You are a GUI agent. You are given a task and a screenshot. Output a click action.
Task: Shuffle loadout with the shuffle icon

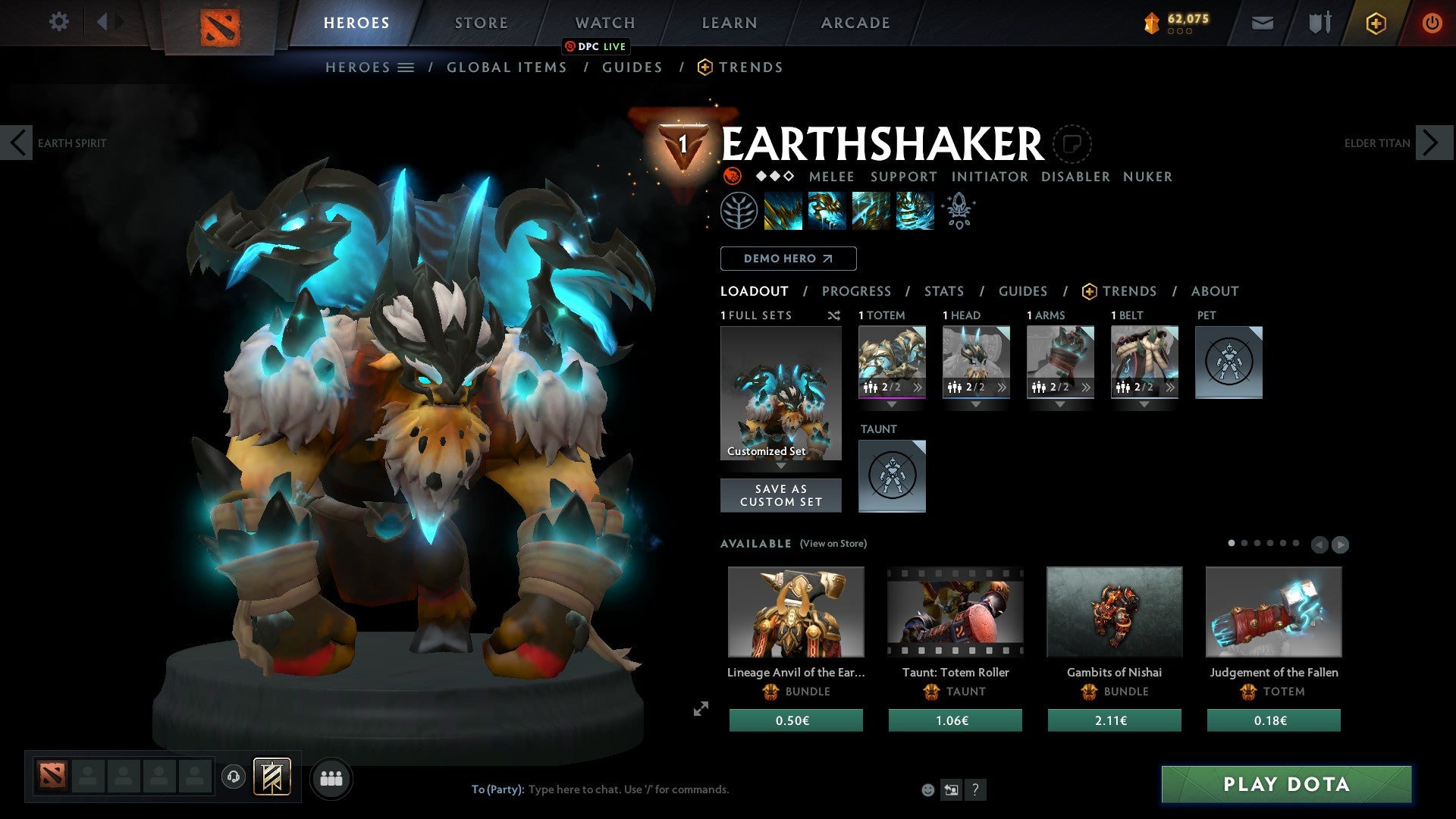coord(834,315)
